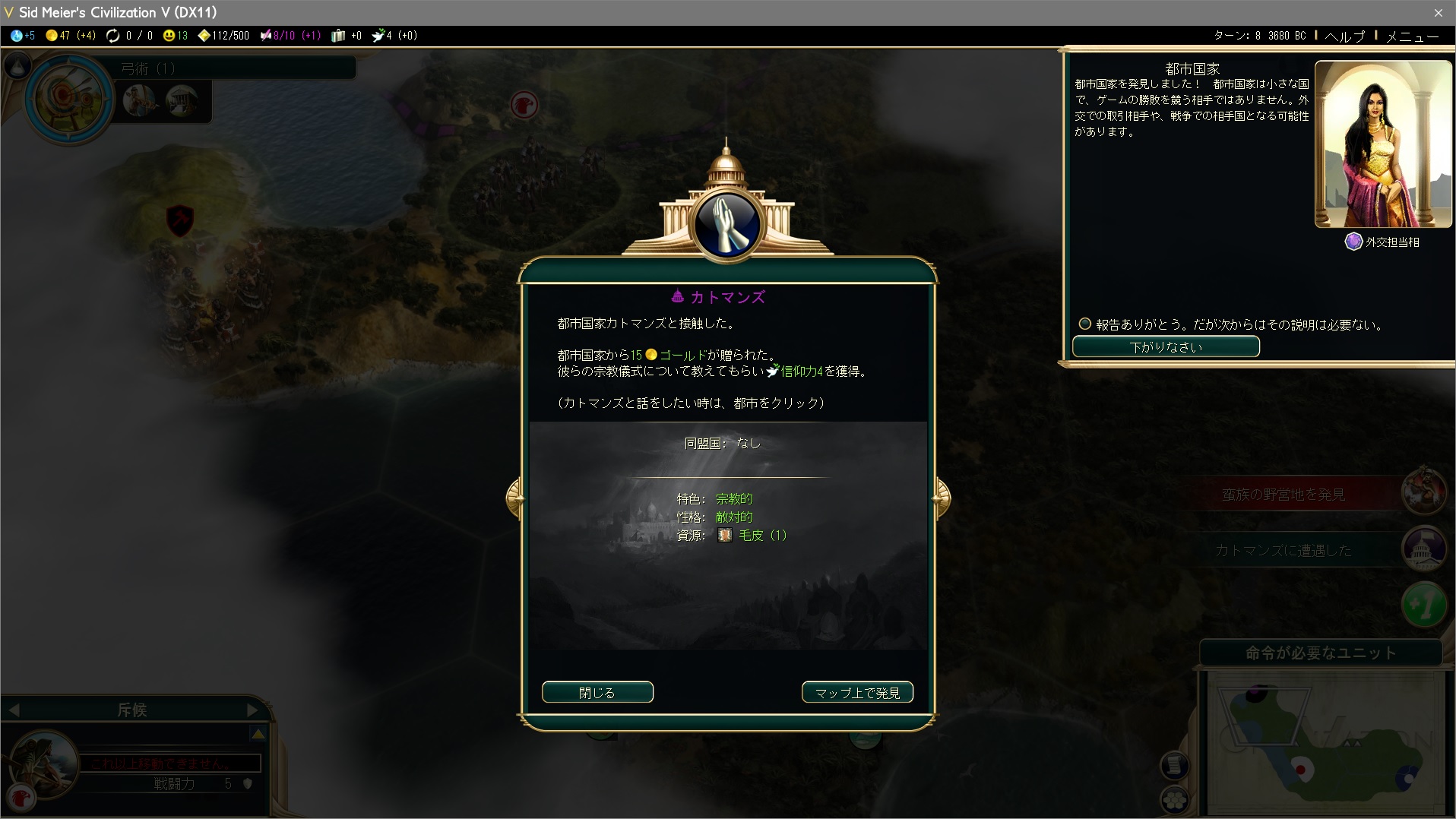
Task: Cycle to the next unit arrow
Action: (253, 710)
